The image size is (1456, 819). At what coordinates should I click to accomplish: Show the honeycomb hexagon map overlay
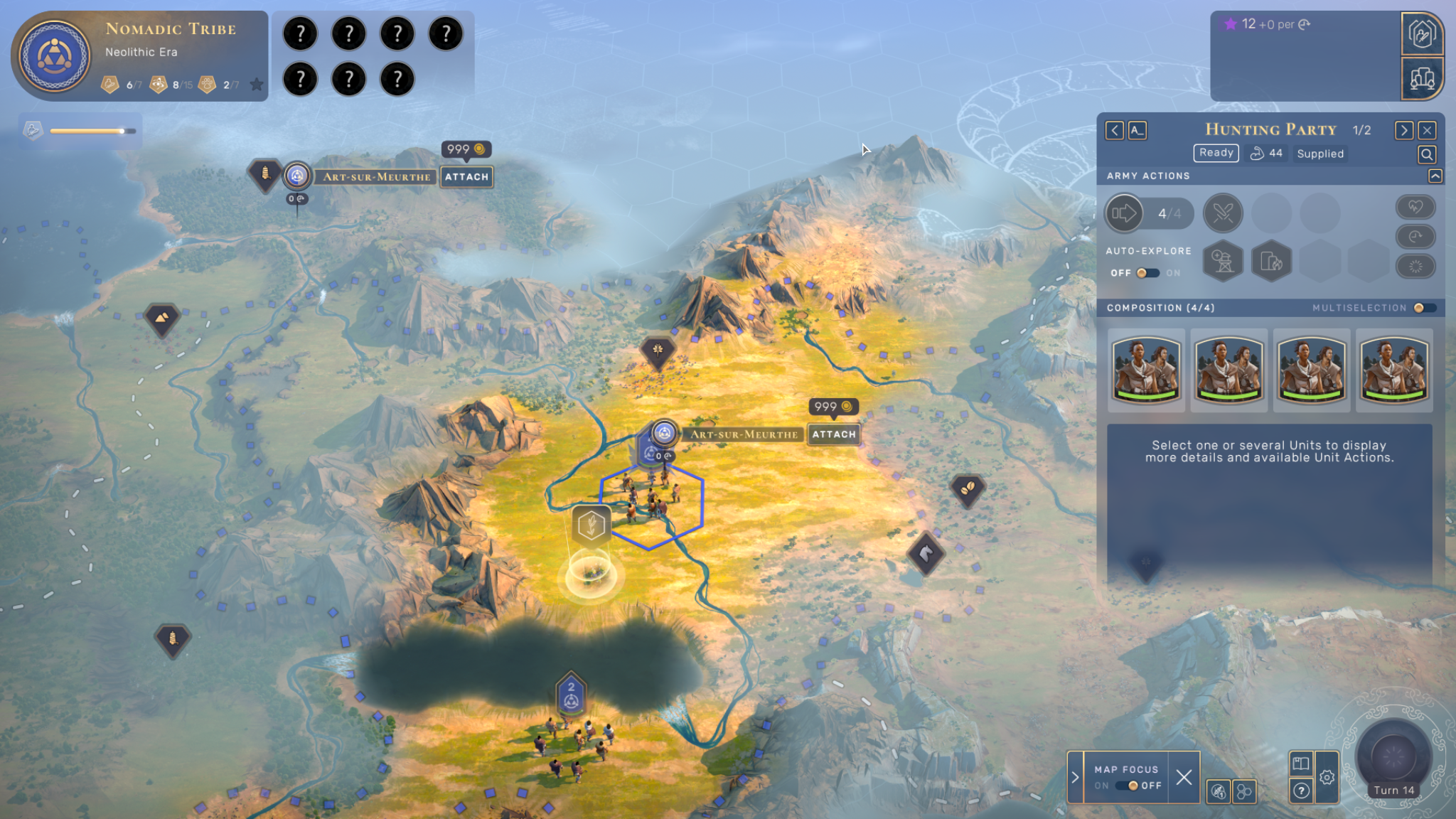pos(1244,791)
